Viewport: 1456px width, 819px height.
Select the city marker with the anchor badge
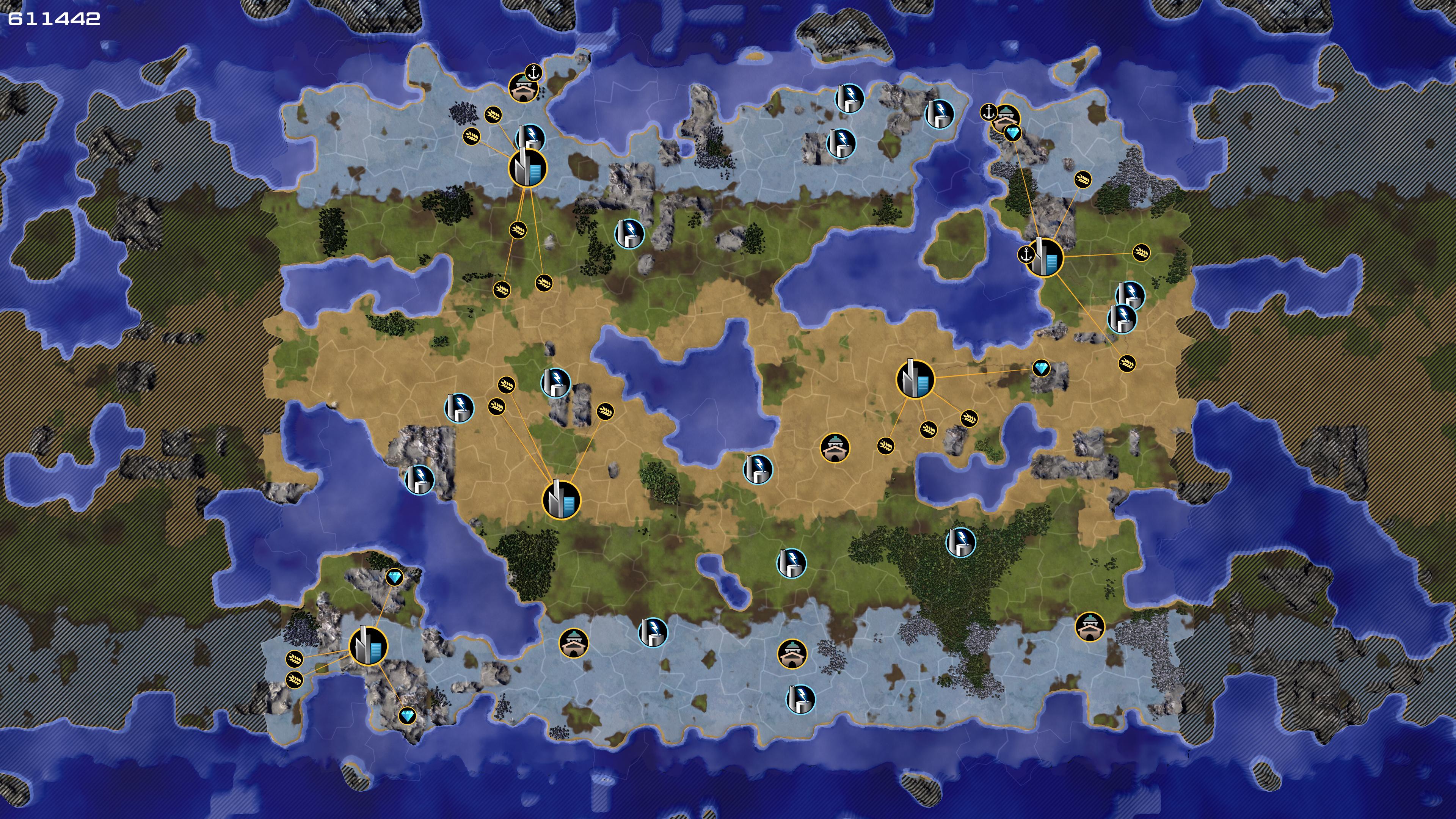point(1045,258)
